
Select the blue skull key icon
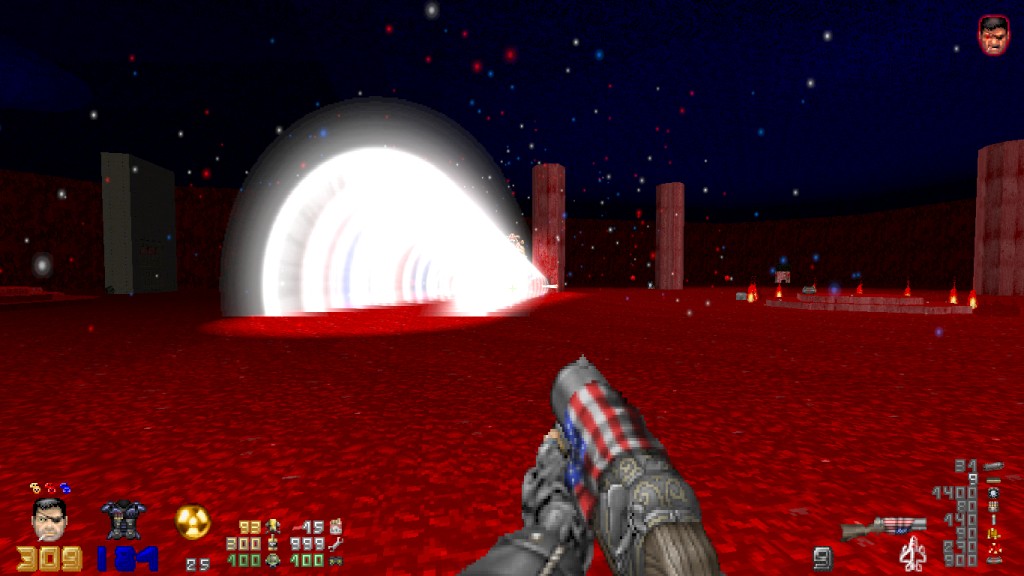64,487
